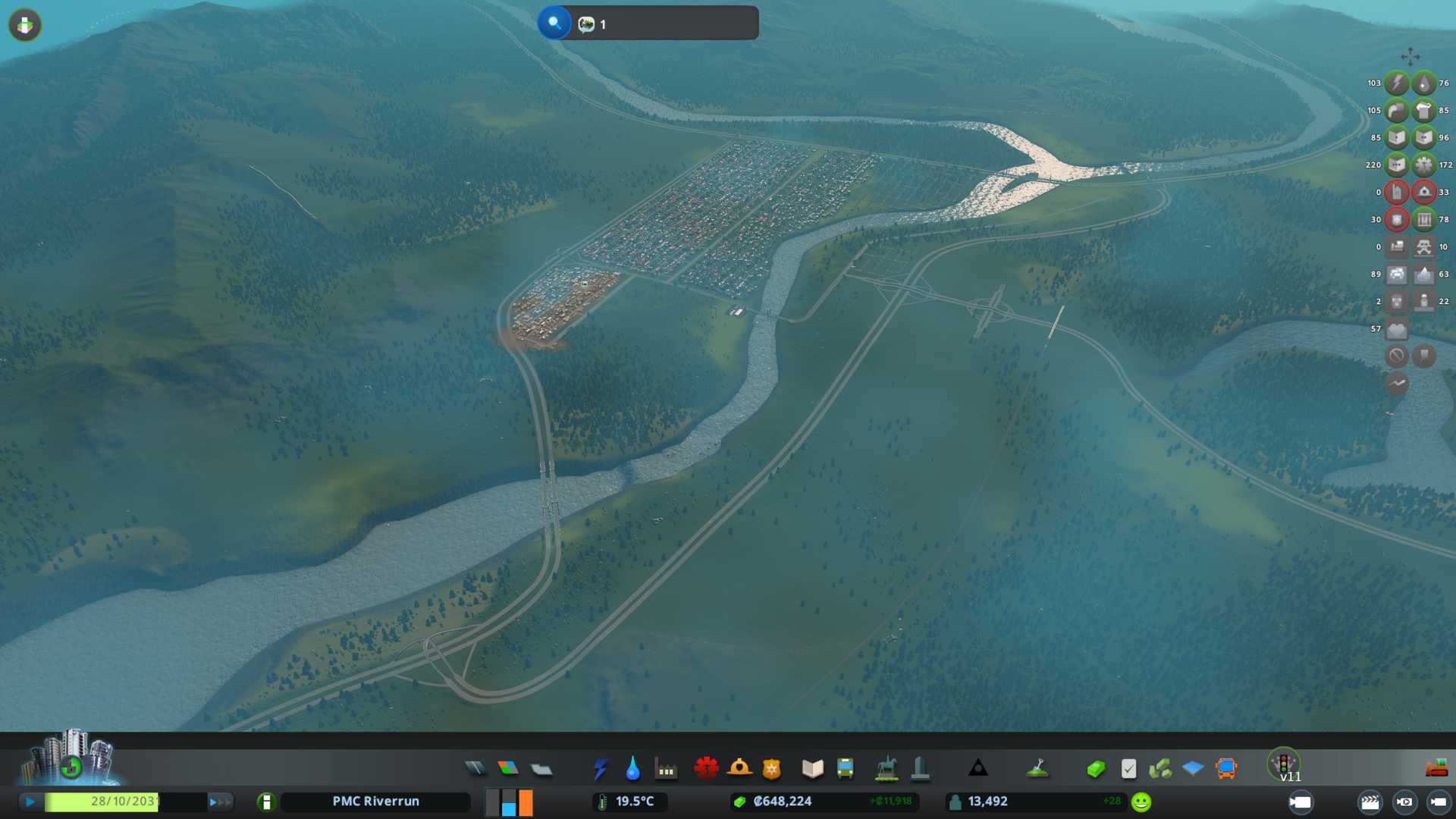Open the Police badge menu
Viewport: 1456px width, 819px height.
[x=771, y=769]
